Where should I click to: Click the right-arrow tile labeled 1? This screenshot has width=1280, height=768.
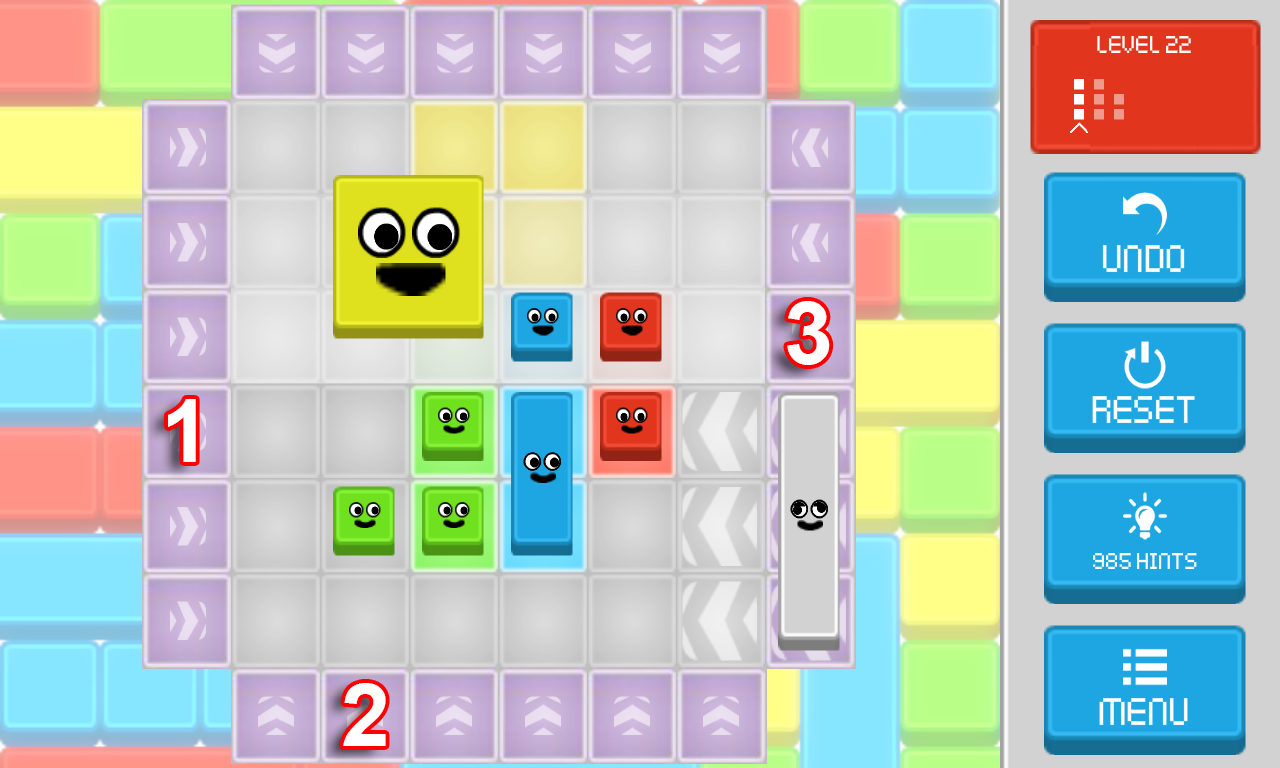(186, 430)
